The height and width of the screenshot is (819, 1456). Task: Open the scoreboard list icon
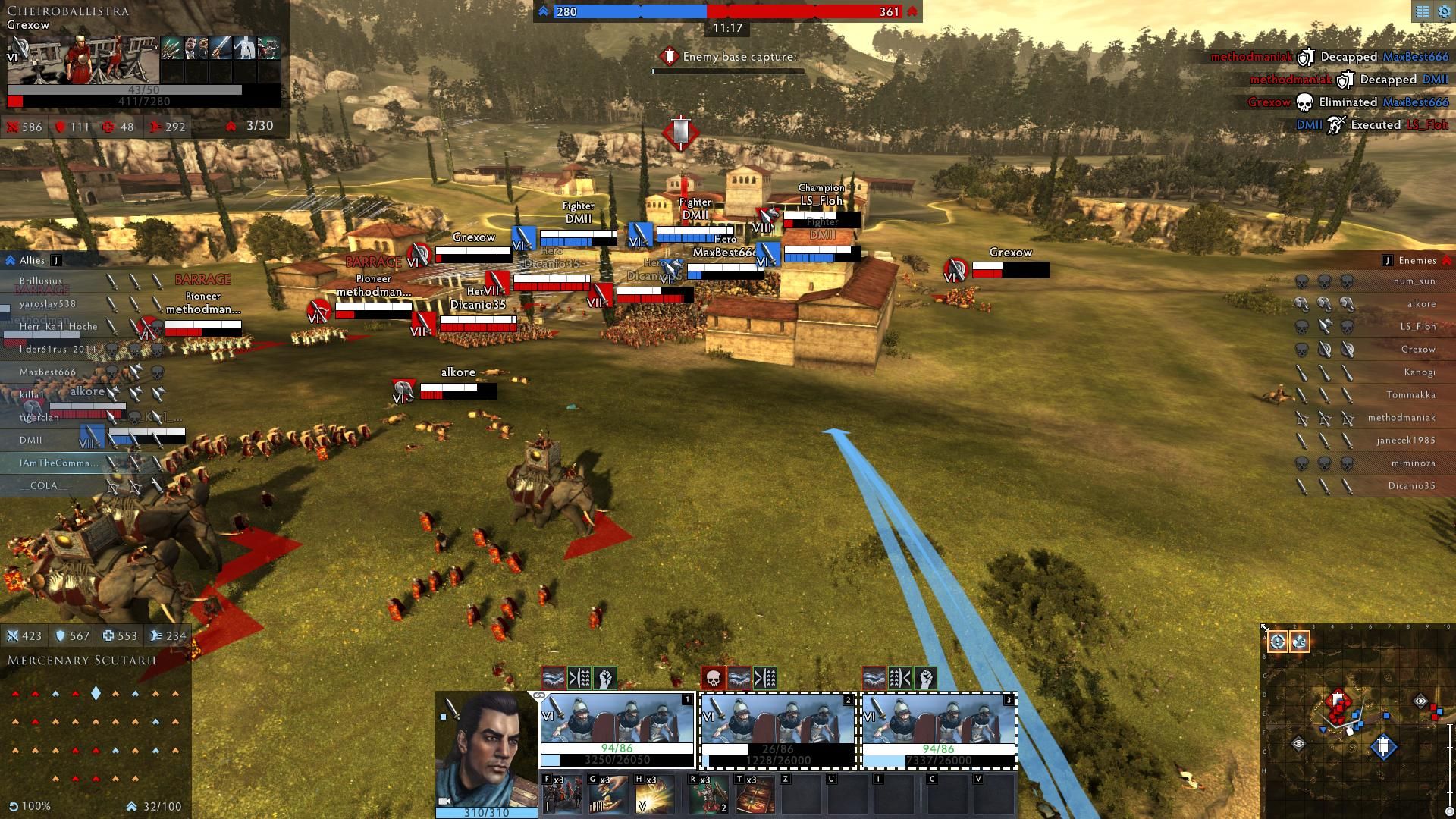[1422, 11]
